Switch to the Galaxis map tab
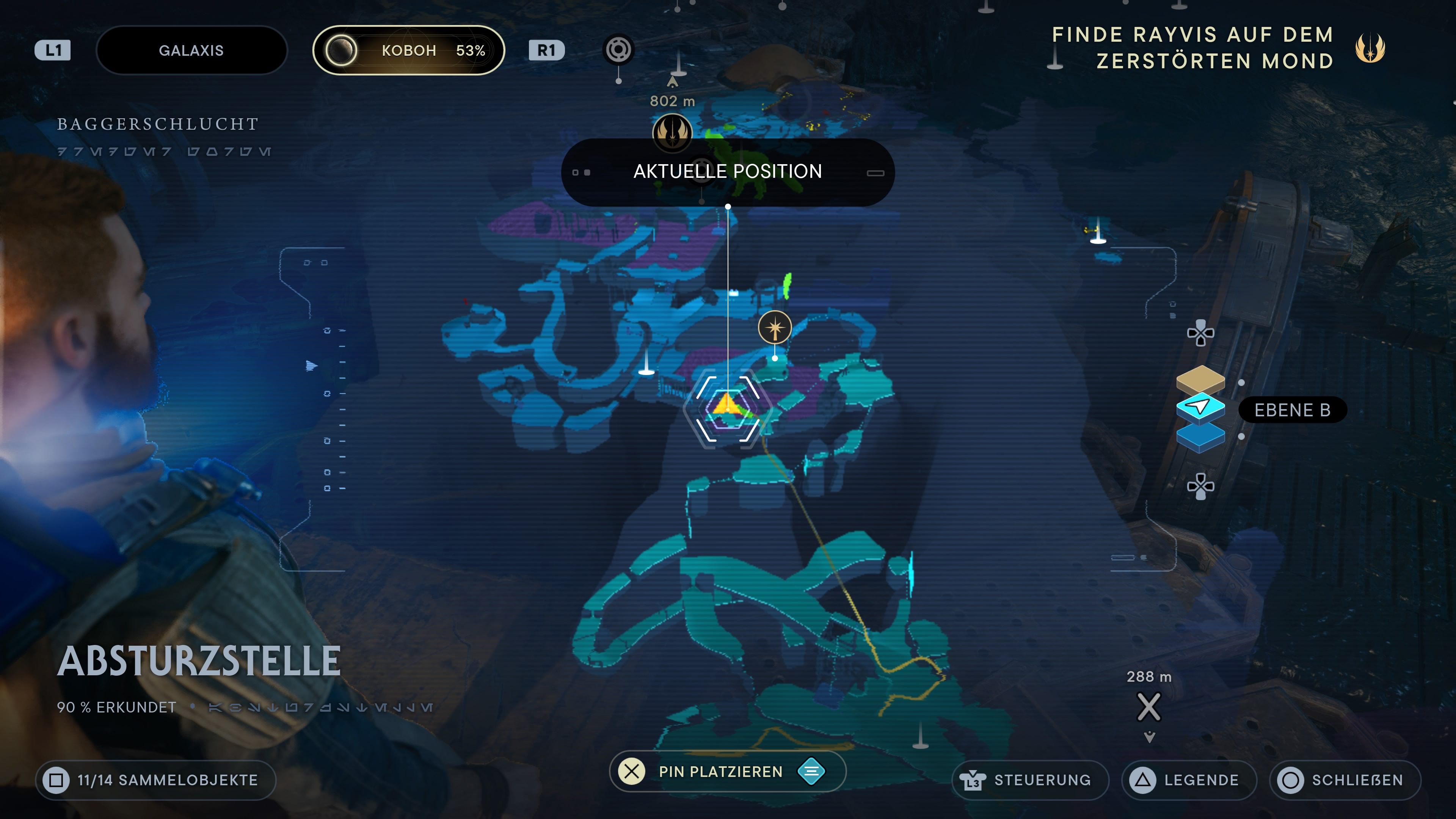Viewport: 1456px width, 819px height. coord(191,50)
